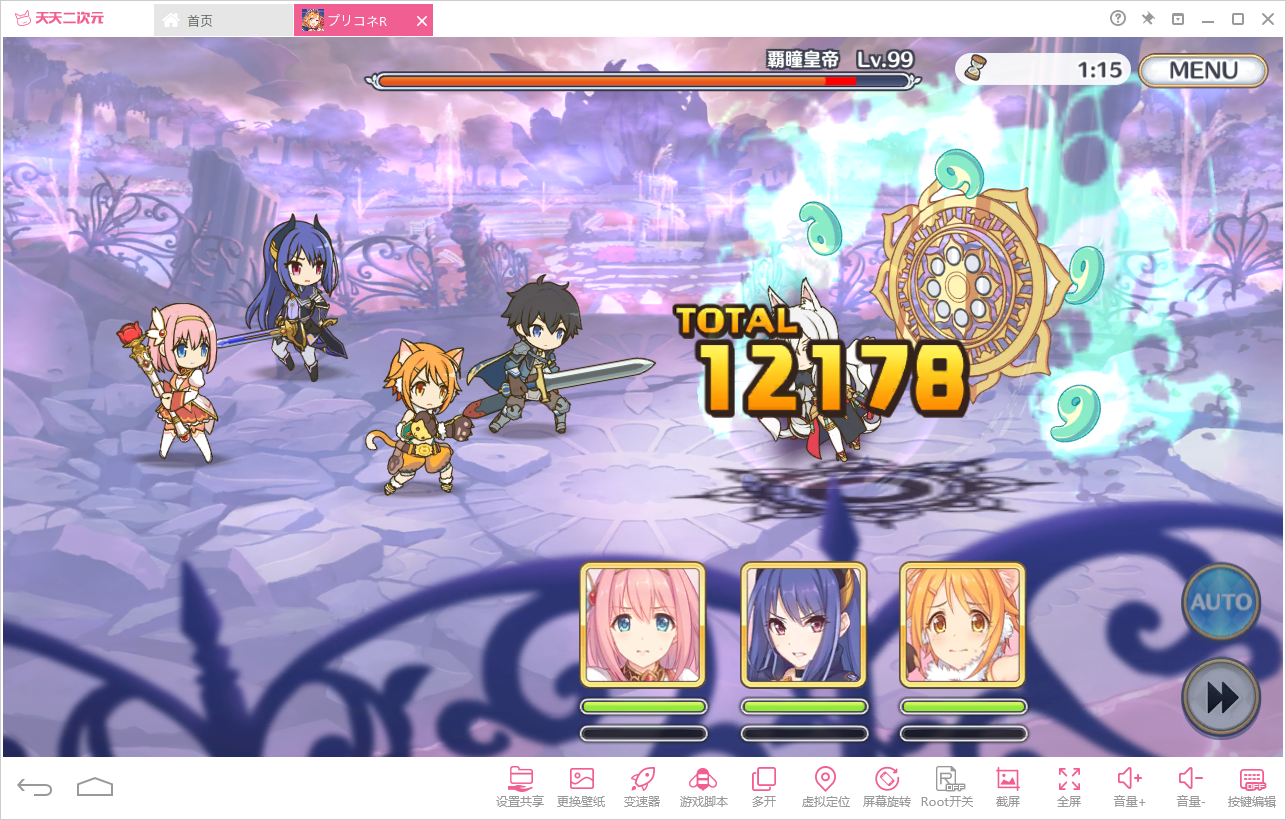Open the 设置共享 sharing settings icon

click(x=518, y=785)
